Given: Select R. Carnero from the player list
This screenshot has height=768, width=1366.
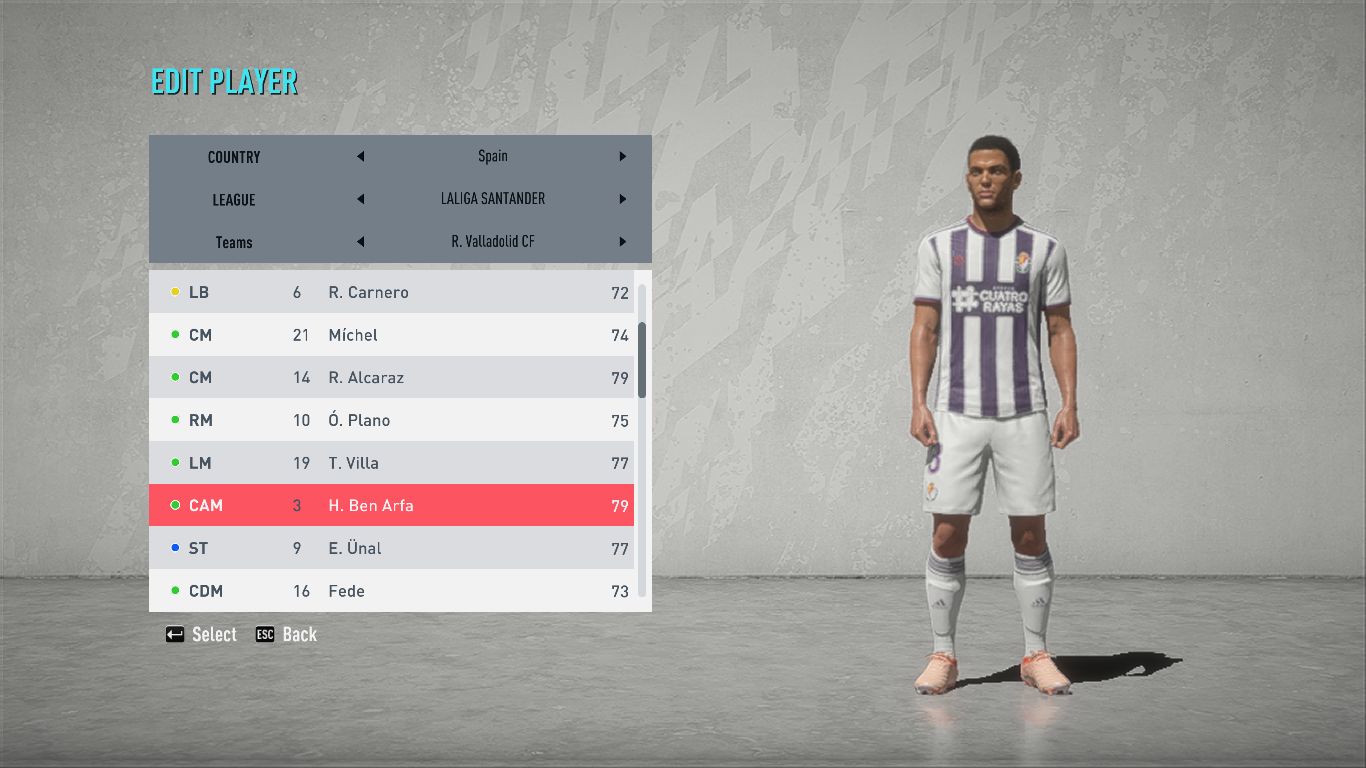Looking at the screenshot, I should pos(390,292).
